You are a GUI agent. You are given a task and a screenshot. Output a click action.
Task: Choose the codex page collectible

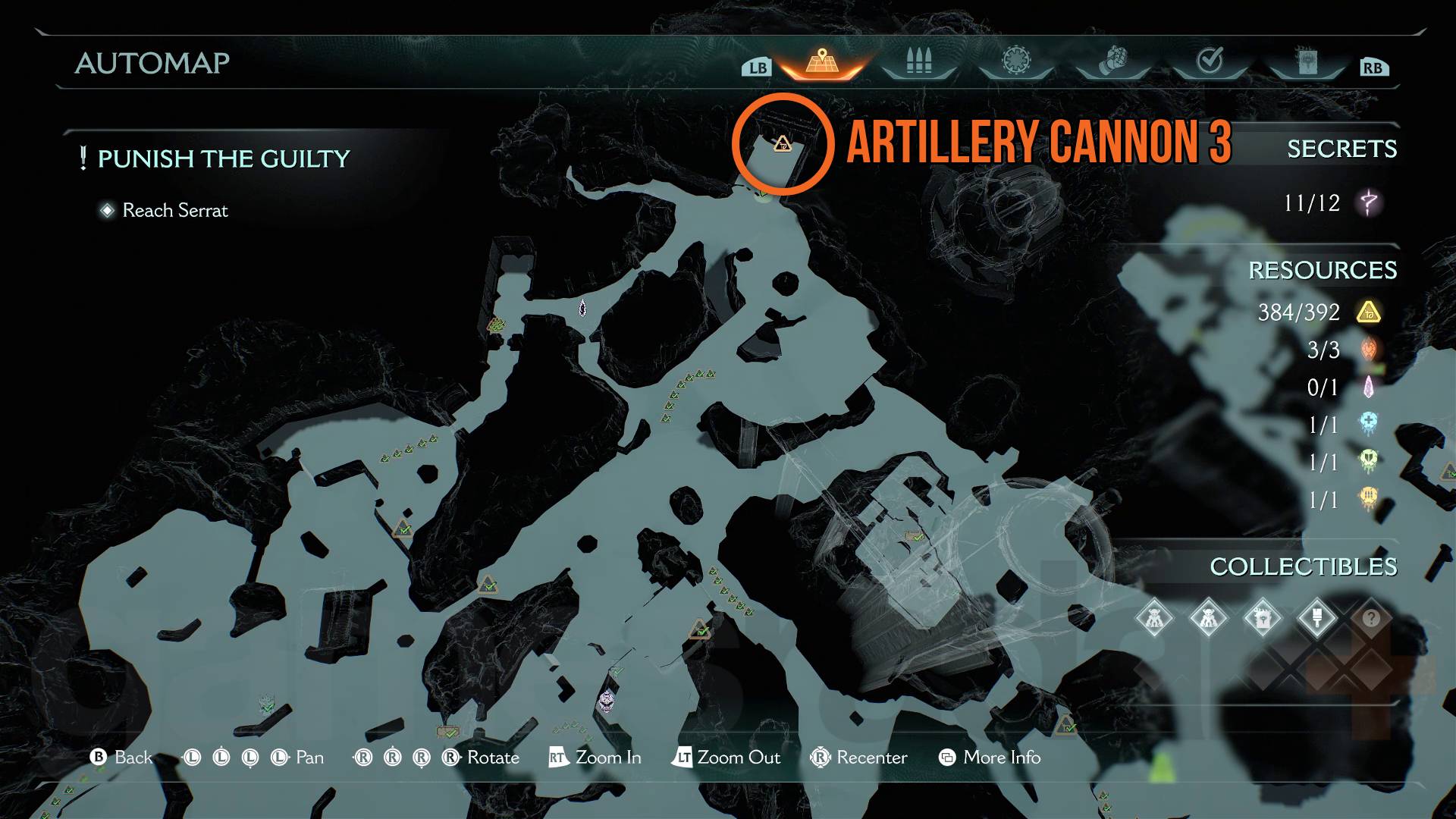pos(1263,619)
